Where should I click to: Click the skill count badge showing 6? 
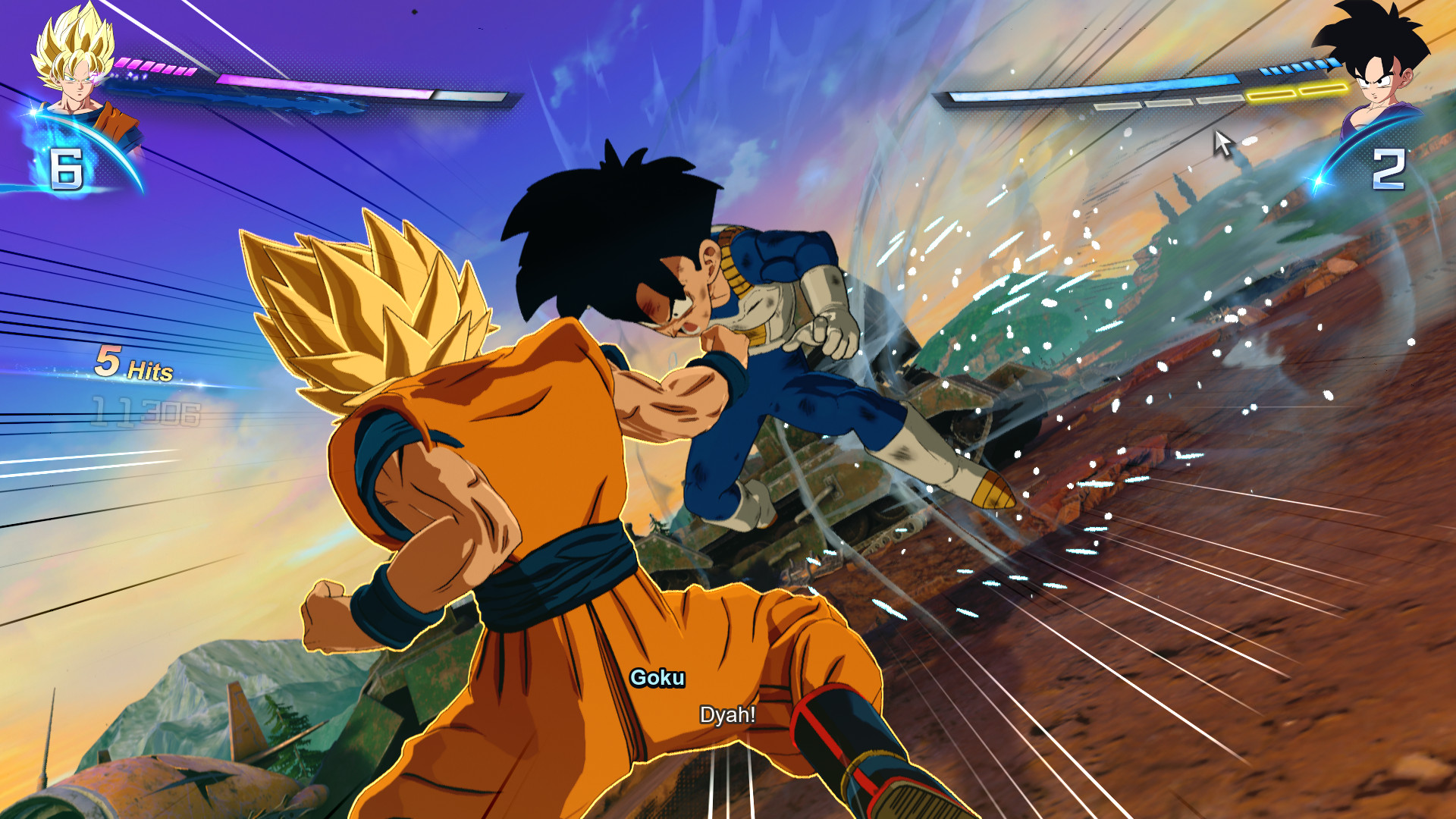[x=67, y=167]
